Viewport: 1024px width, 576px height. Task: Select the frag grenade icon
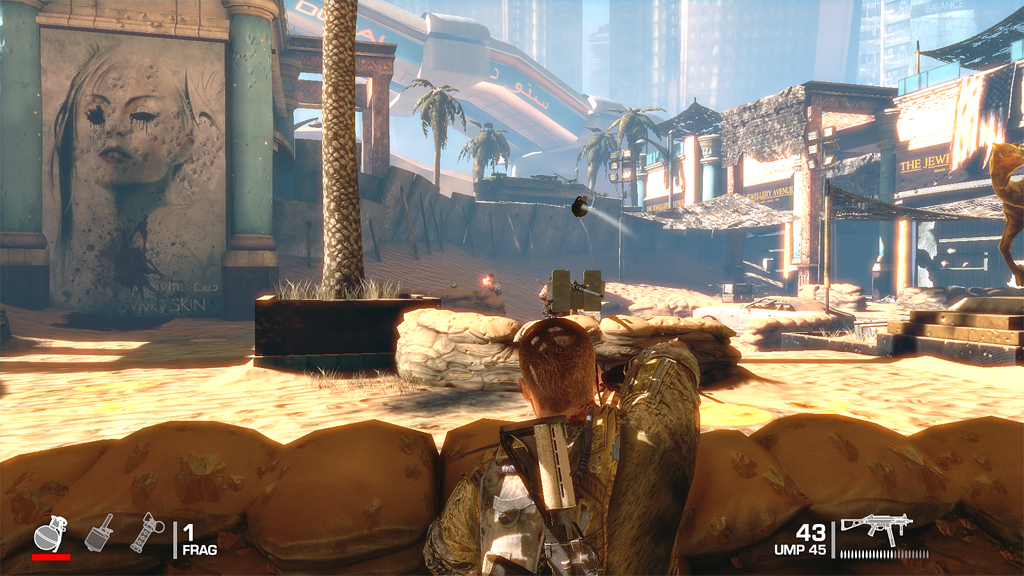(48, 533)
